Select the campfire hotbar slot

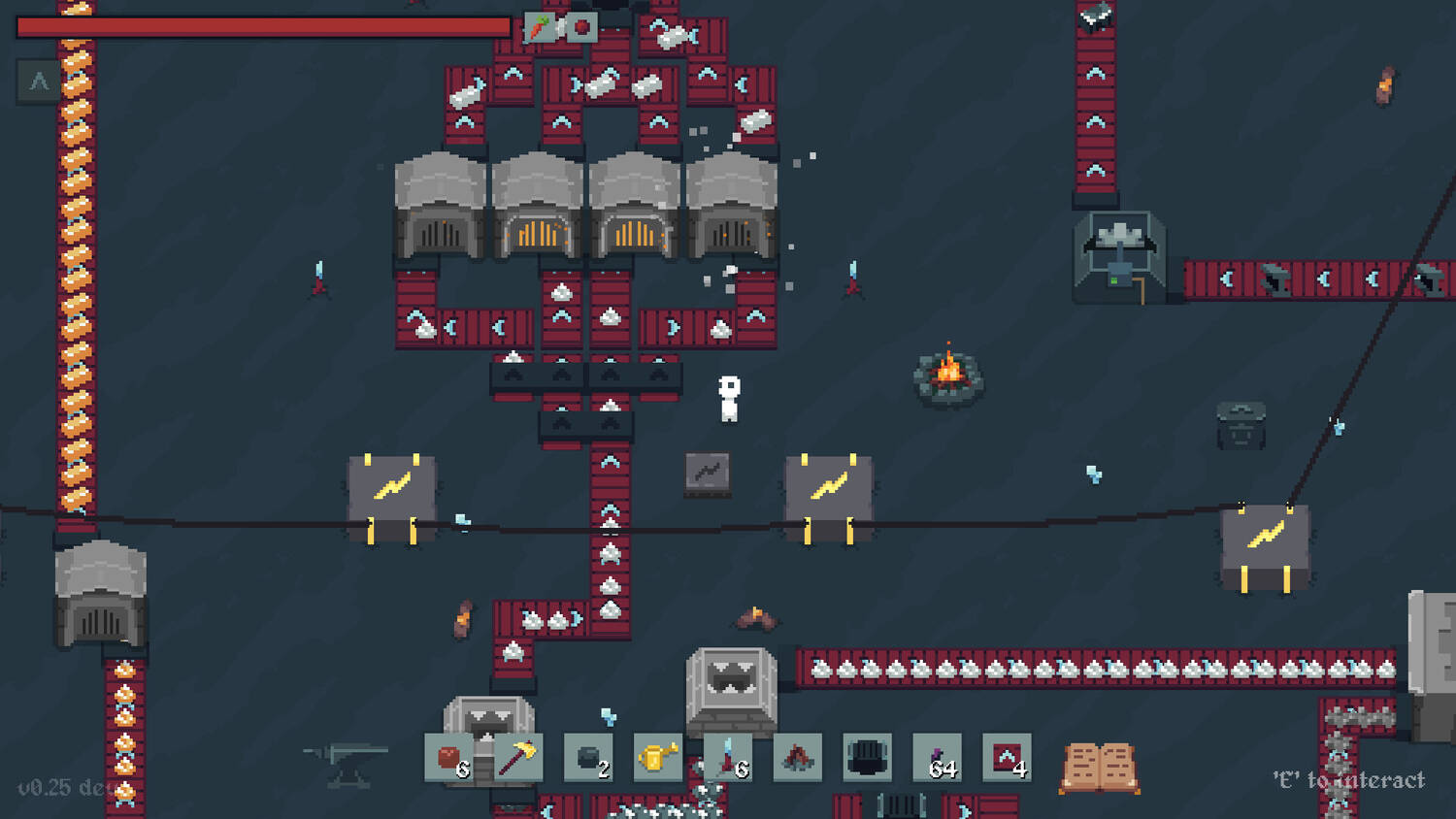[x=797, y=758]
